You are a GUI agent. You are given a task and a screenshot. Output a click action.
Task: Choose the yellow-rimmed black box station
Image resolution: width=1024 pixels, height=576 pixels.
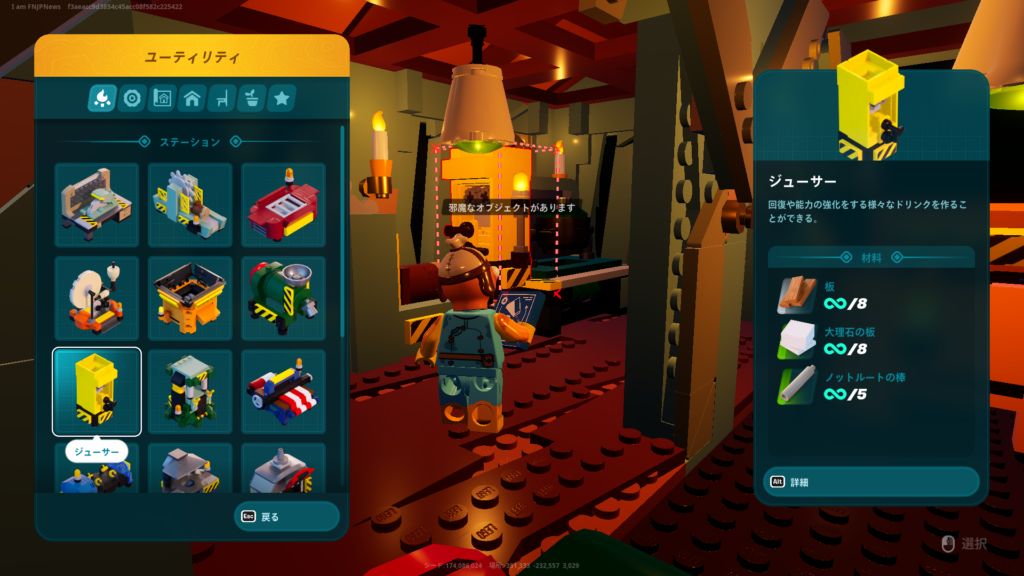click(190, 298)
